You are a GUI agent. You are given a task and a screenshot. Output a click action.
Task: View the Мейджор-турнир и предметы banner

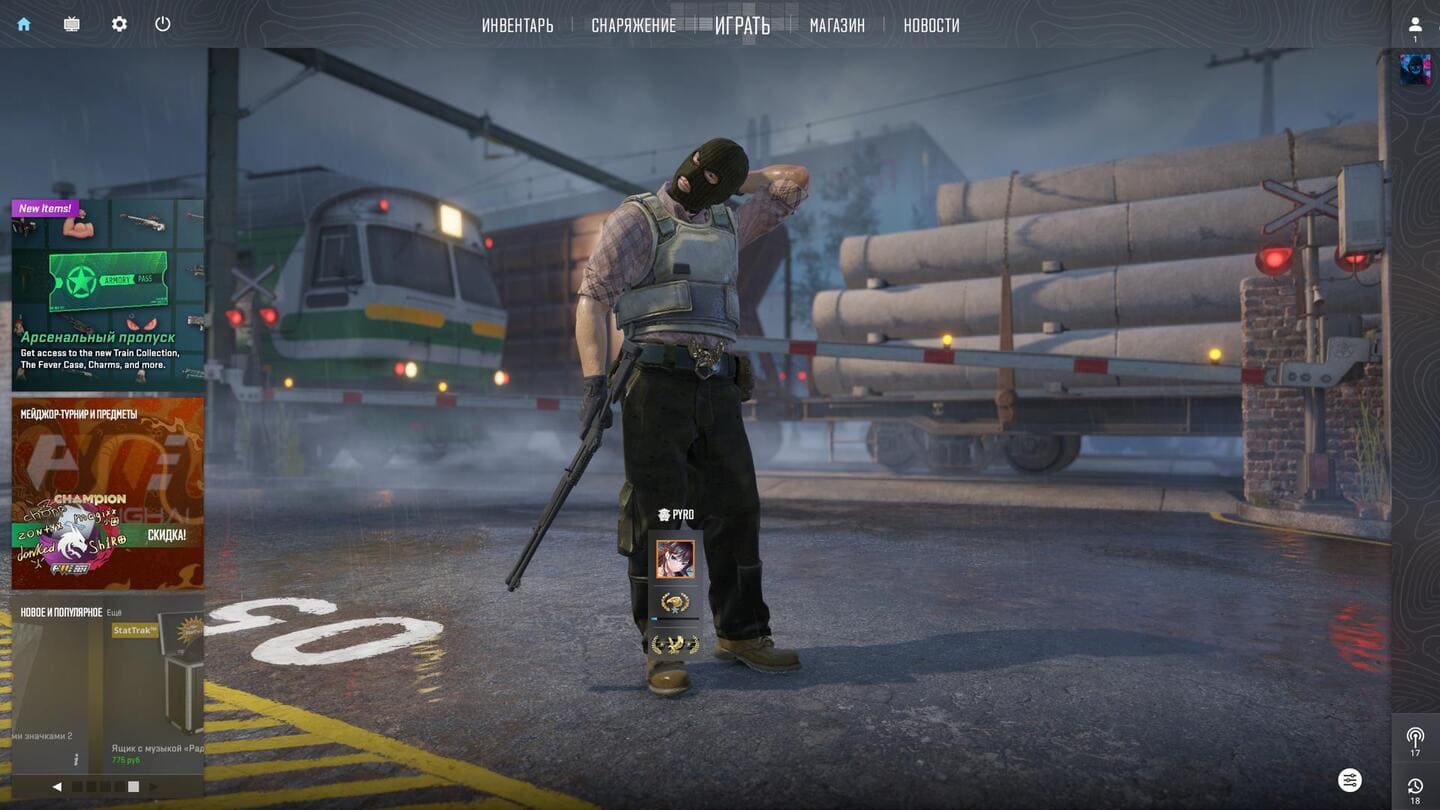[107, 493]
